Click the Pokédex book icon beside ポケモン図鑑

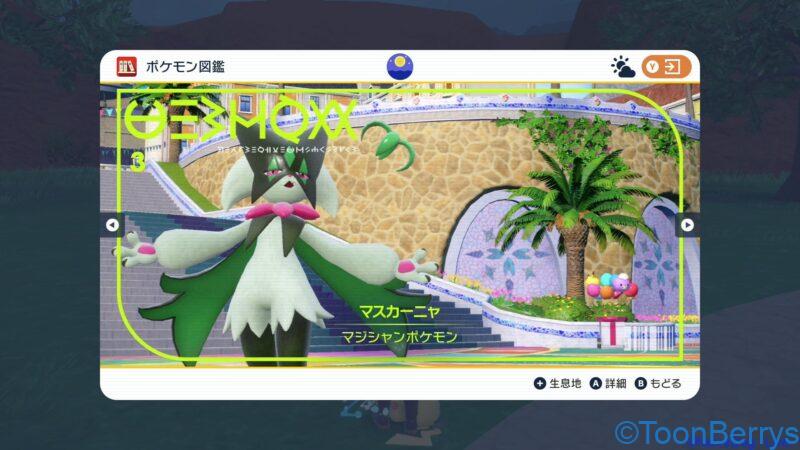tap(126, 67)
